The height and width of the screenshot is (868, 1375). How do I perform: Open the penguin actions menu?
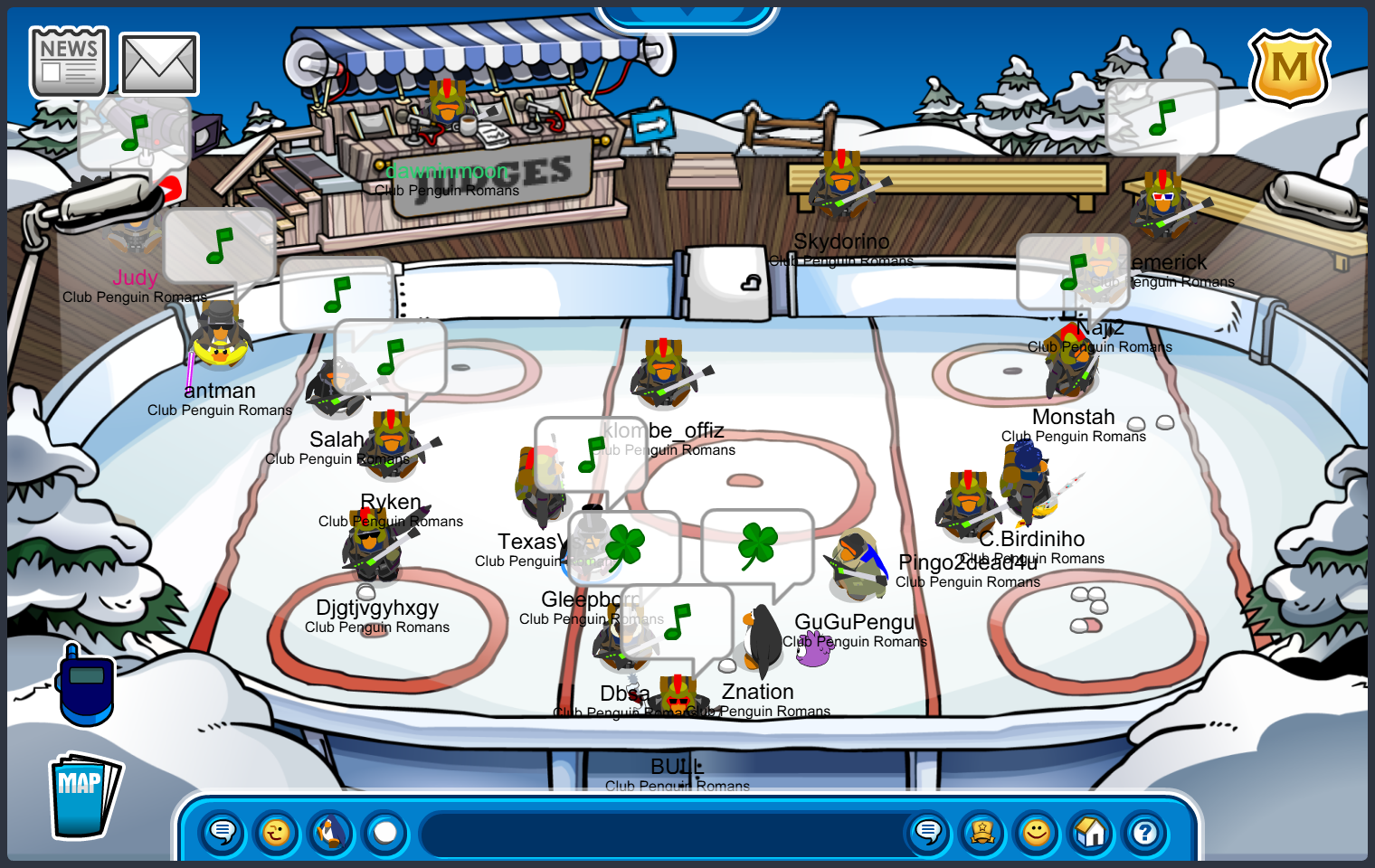(331, 832)
